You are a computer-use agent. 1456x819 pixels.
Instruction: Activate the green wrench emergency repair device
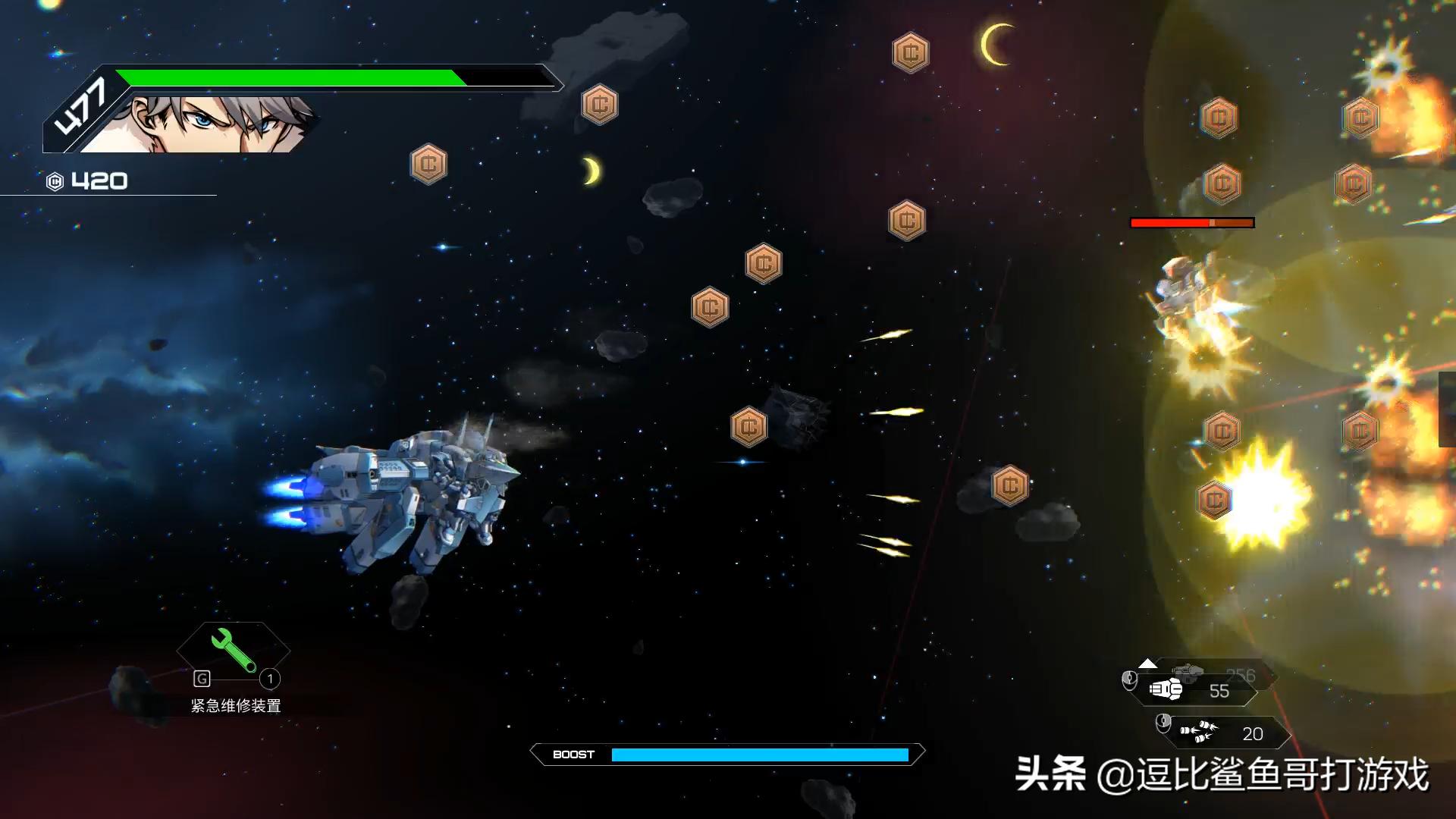[233, 650]
